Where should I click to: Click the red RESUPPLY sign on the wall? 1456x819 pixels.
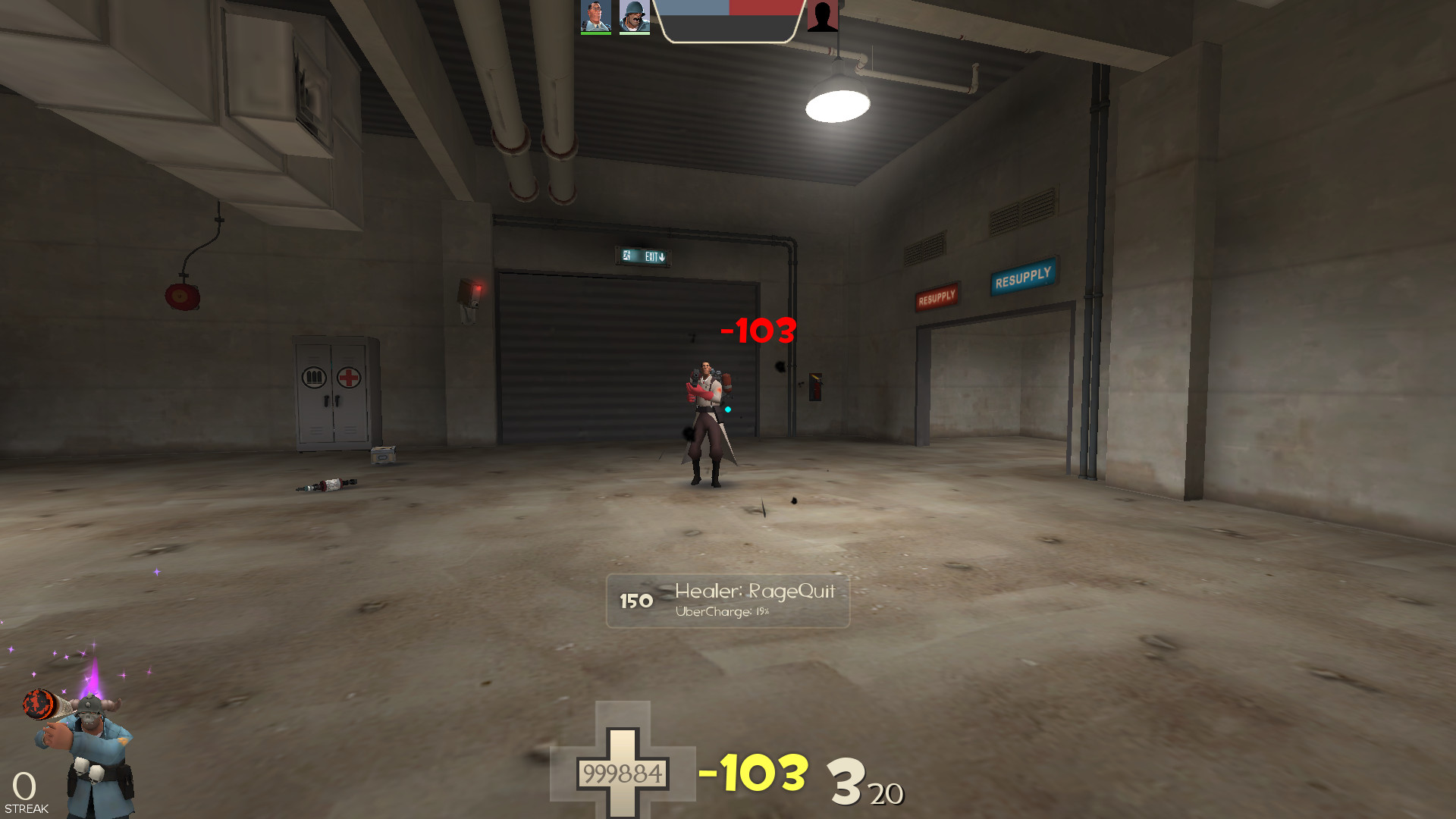pos(935,296)
